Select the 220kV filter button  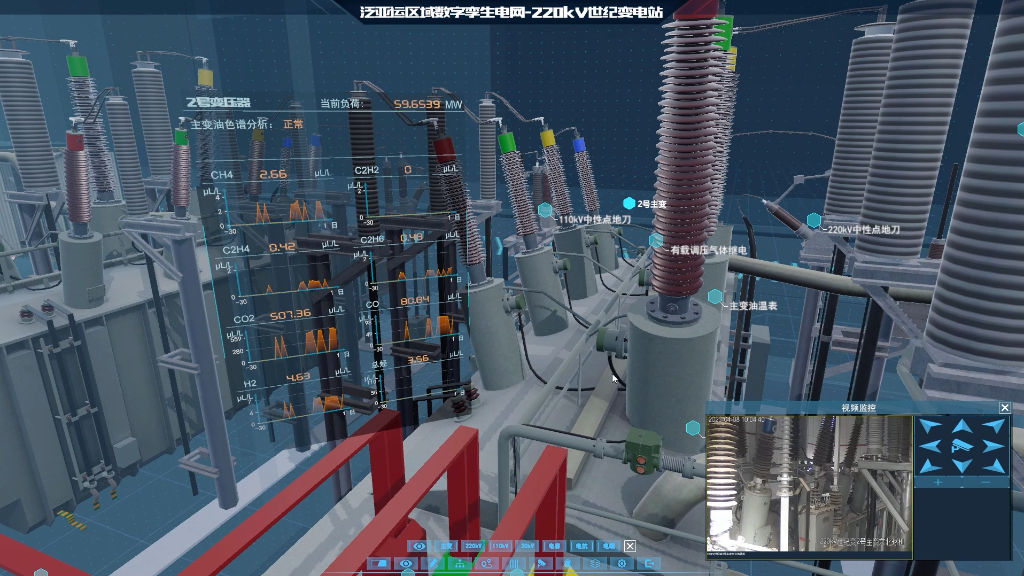pyautogui.click(x=473, y=546)
